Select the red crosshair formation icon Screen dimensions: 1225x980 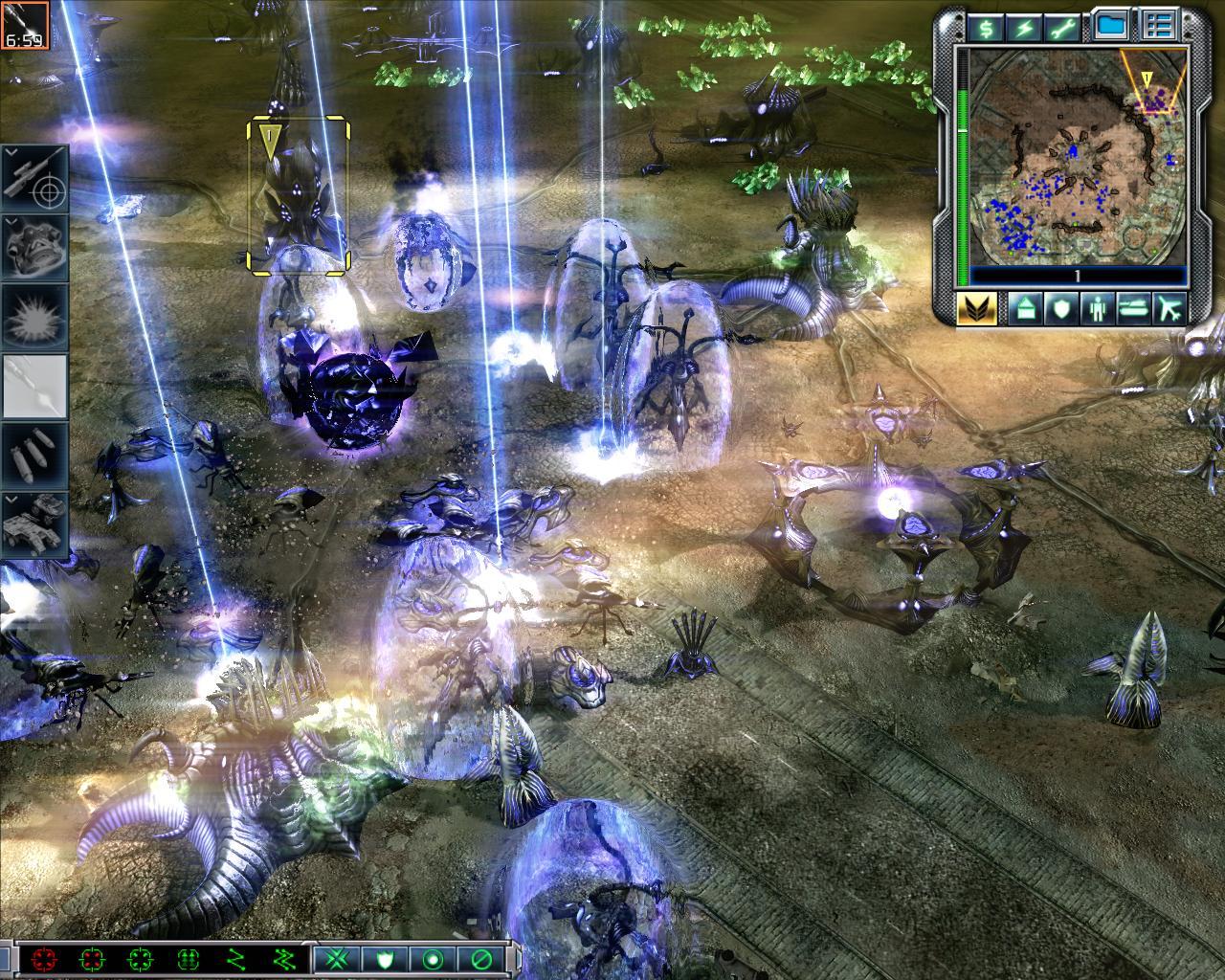[43, 959]
